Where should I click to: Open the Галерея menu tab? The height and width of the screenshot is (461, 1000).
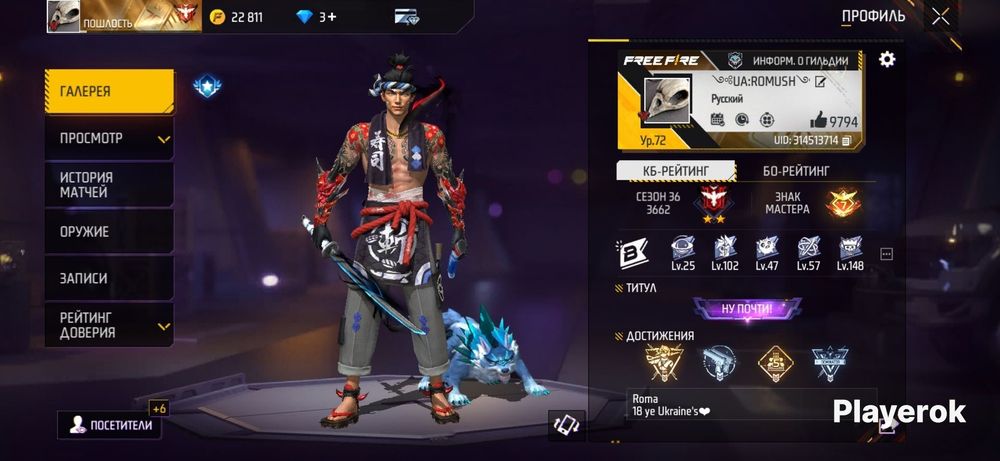click(x=109, y=92)
